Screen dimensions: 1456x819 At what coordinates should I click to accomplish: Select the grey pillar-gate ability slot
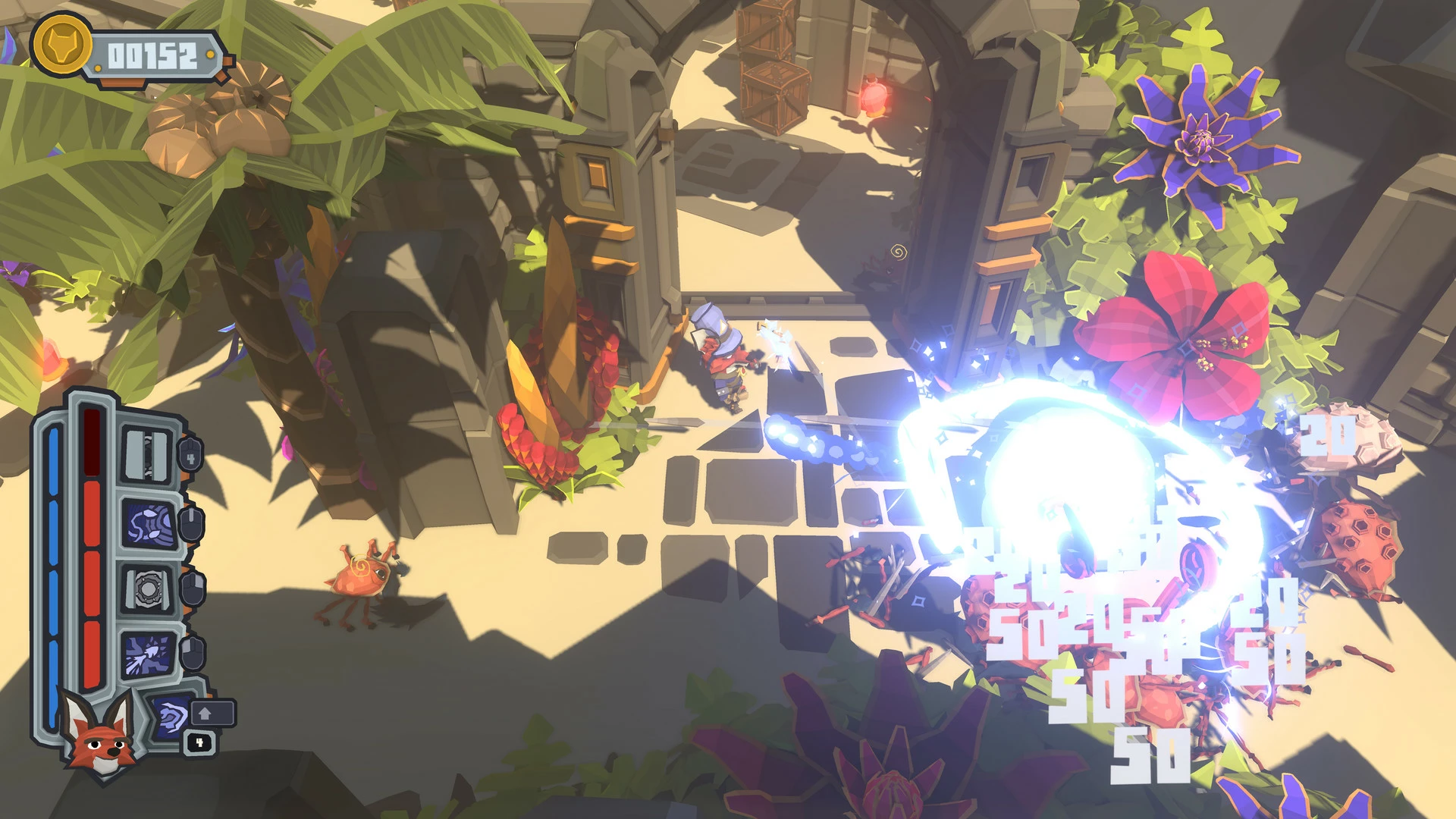click(148, 455)
